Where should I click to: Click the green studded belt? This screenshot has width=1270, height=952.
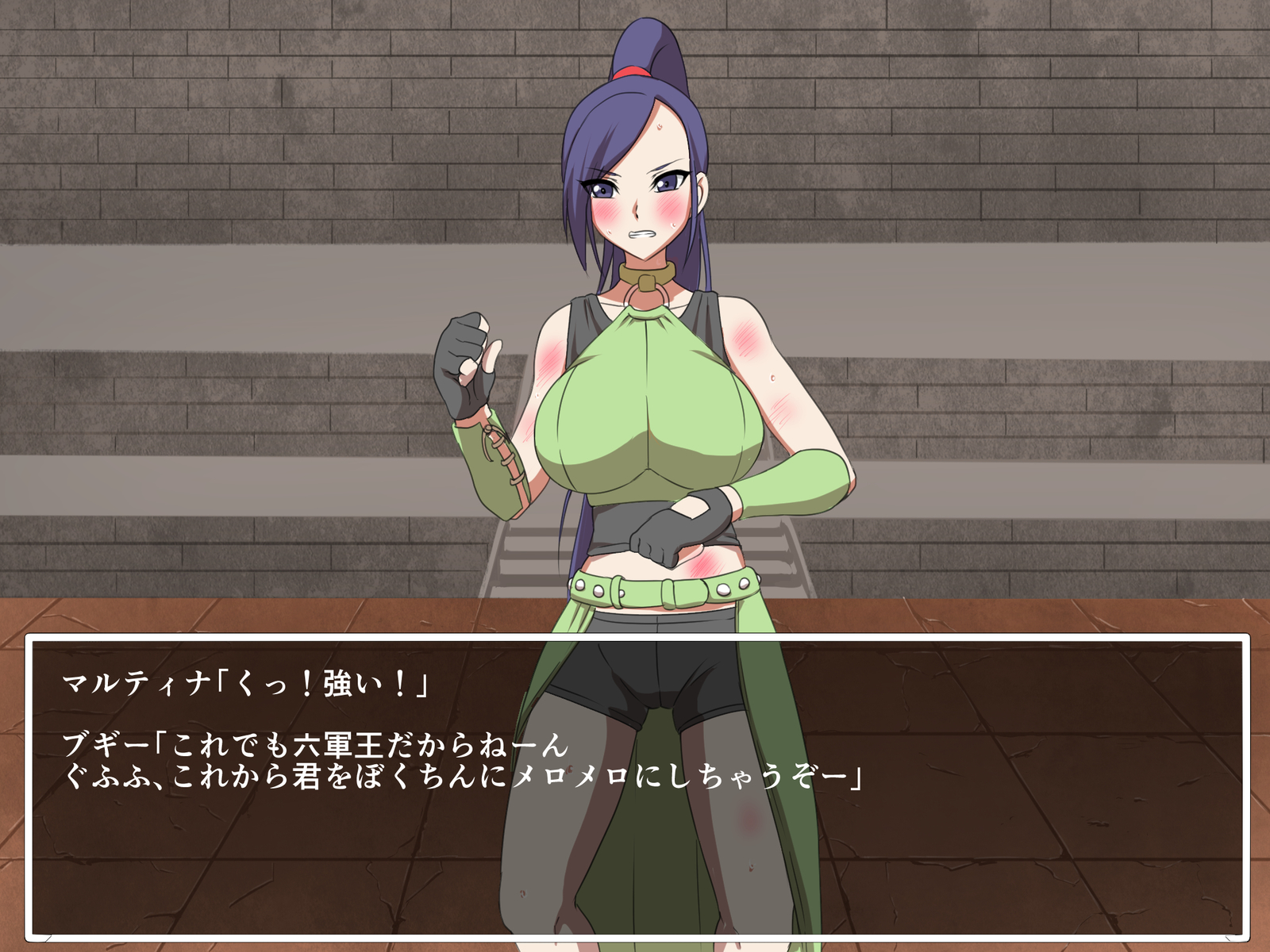667,587
